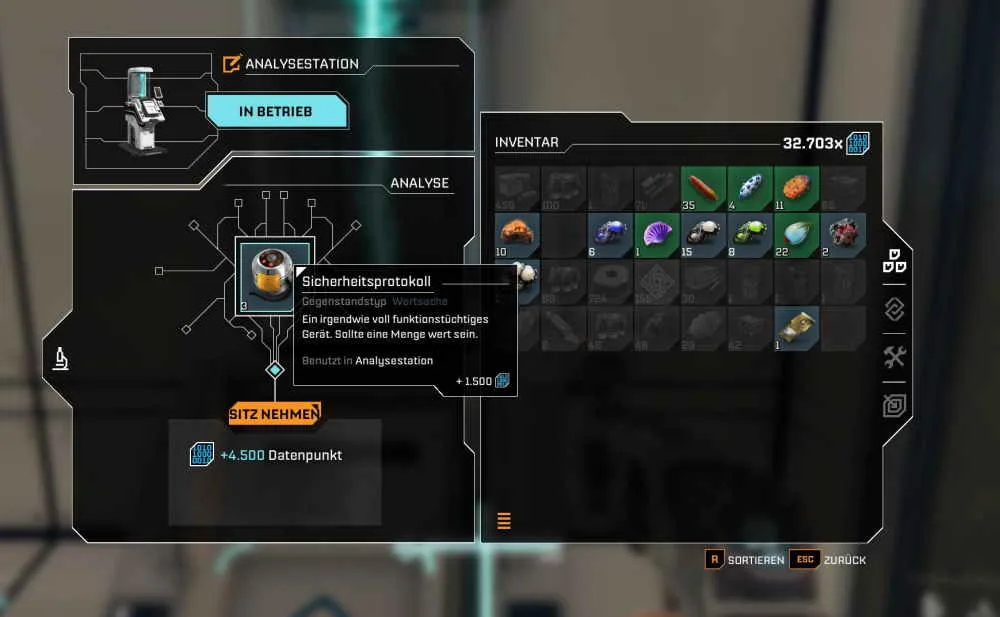1000x617 pixels.
Task: Pick the blue spotted white egg stack
Action: click(750, 187)
